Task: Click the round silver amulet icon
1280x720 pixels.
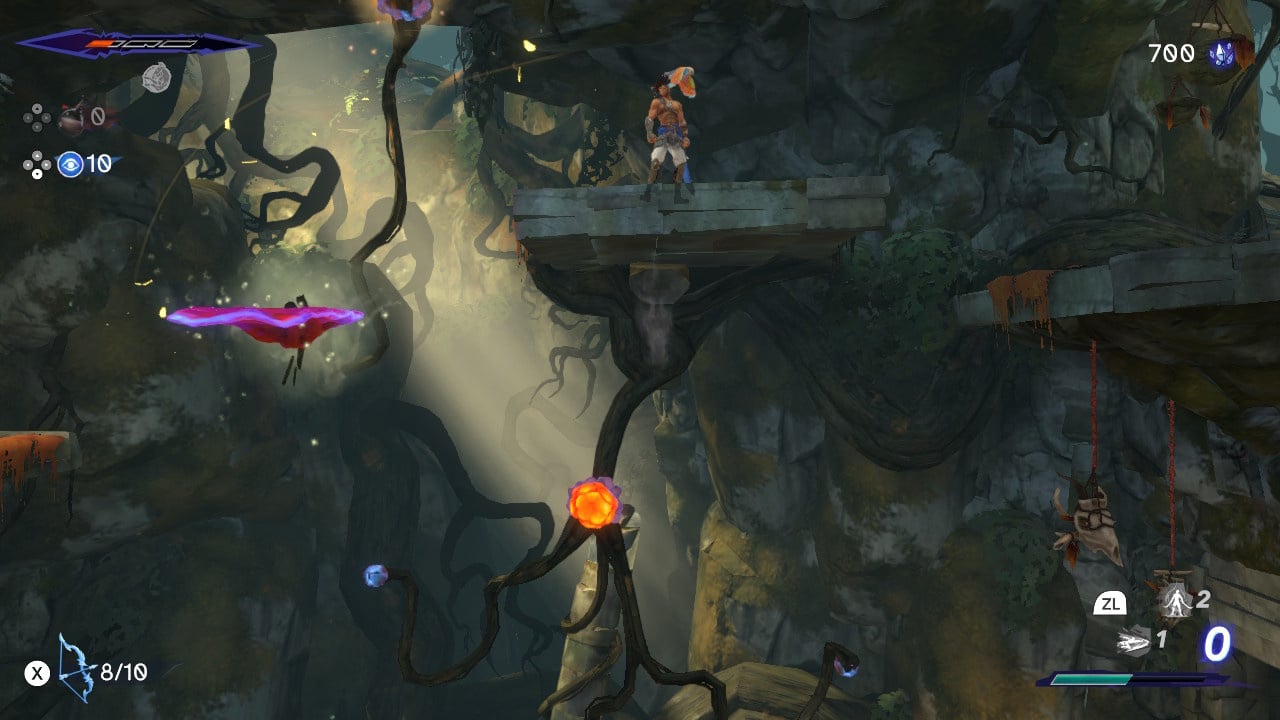Action: click(155, 76)
